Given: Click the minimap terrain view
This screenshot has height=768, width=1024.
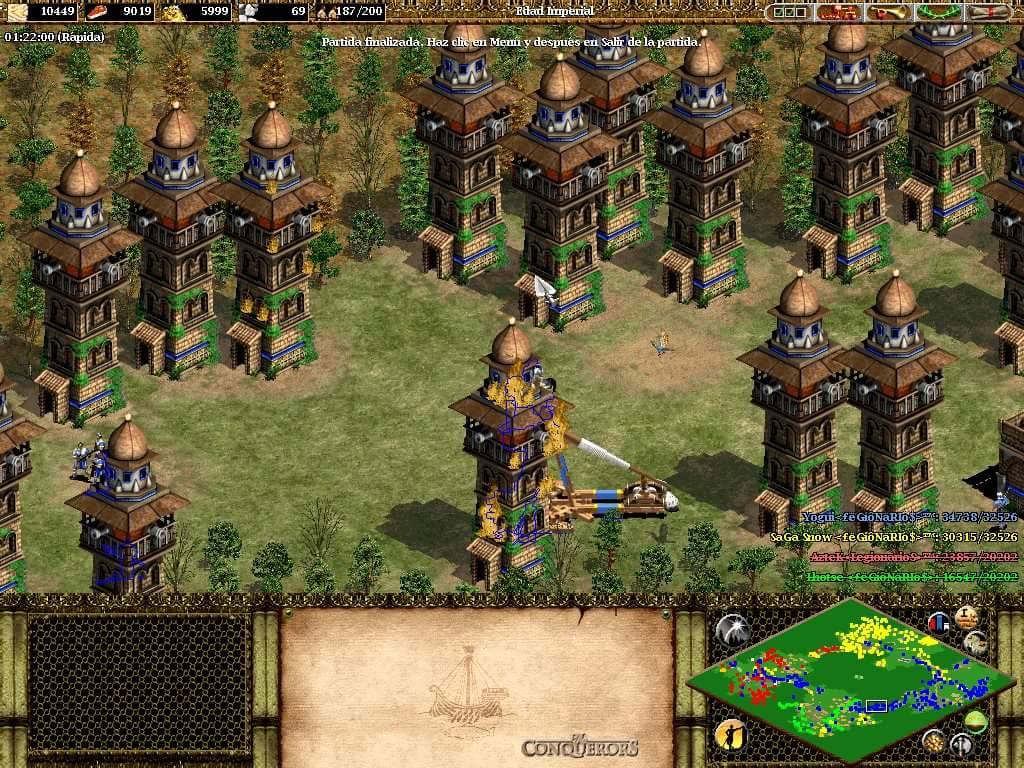Looking at the screenshot, I should [x=850, y=680].
